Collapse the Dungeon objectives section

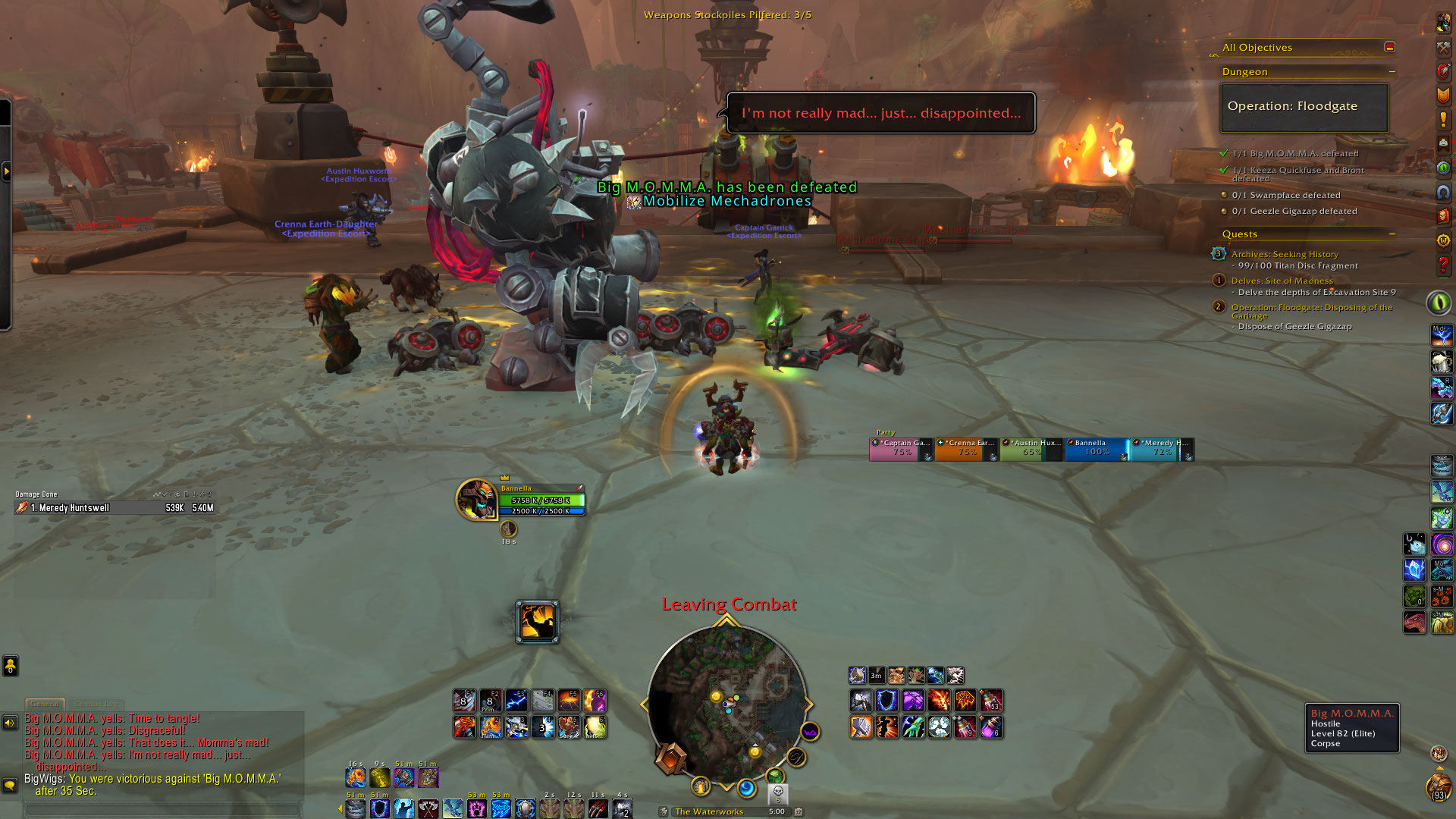click(1392, 72)
